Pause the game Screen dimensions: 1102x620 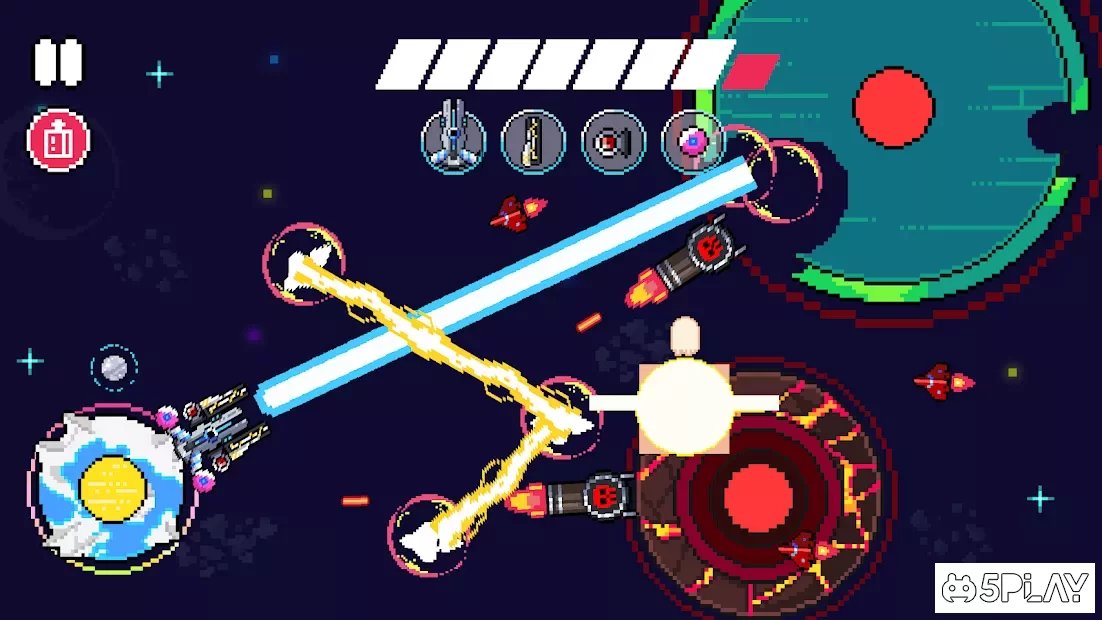tap(58, 62)
